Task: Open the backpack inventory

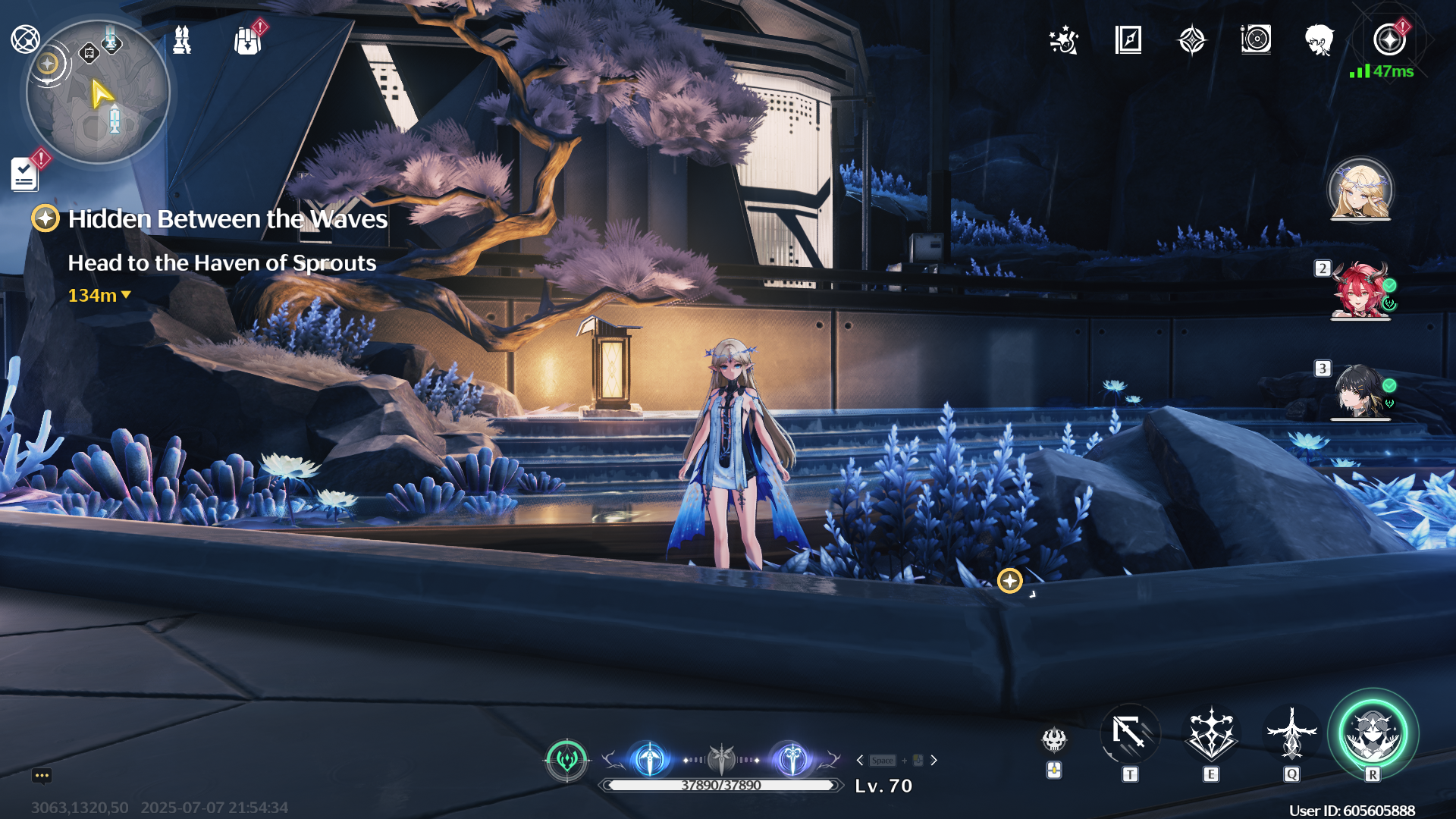Action: point(247,41)
